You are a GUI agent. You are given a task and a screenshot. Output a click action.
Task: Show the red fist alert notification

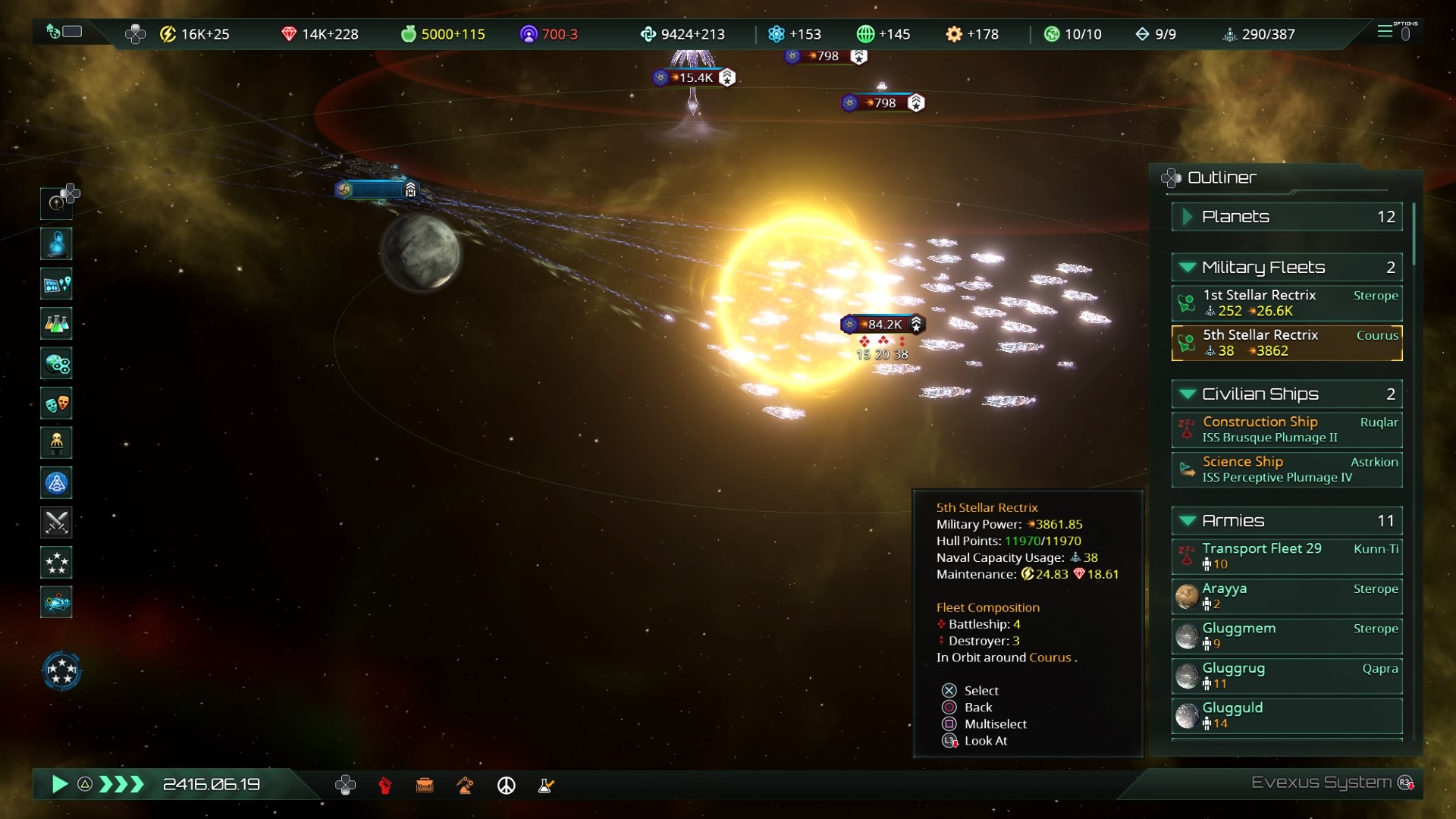pyautogui.click(x=385, y=786)
